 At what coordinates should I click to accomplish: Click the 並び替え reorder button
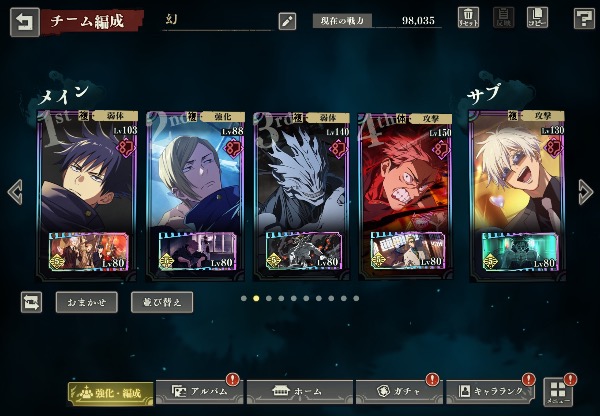[162, 301]
